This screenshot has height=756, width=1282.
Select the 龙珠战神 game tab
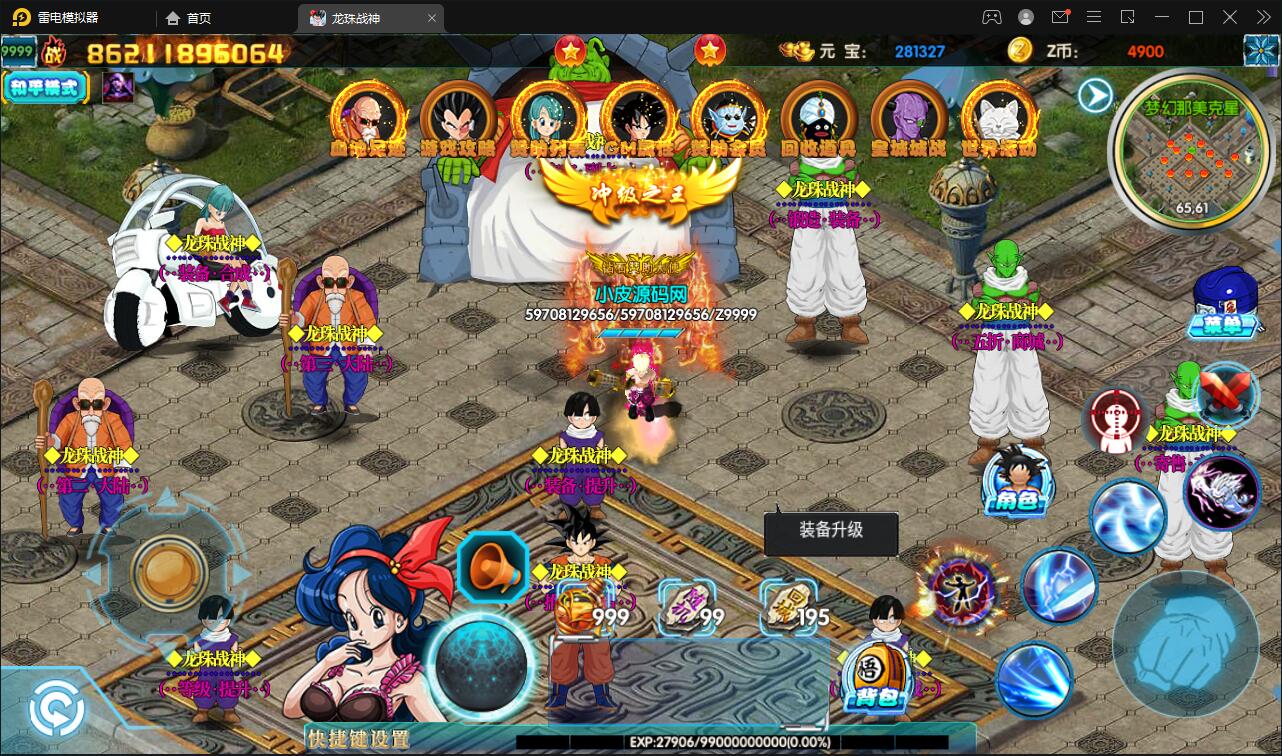point(365,17)
